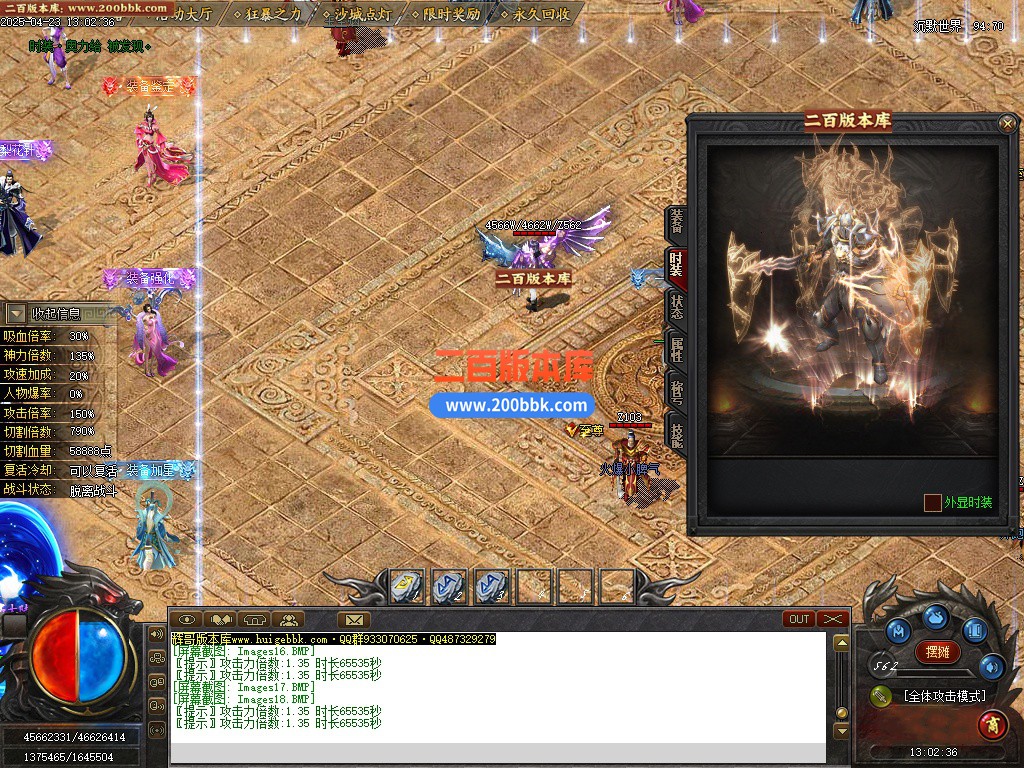This screenshot has width=1024, height=768.
Task: Show the 属性 attributes tab
Action: (x=677, y=349)
